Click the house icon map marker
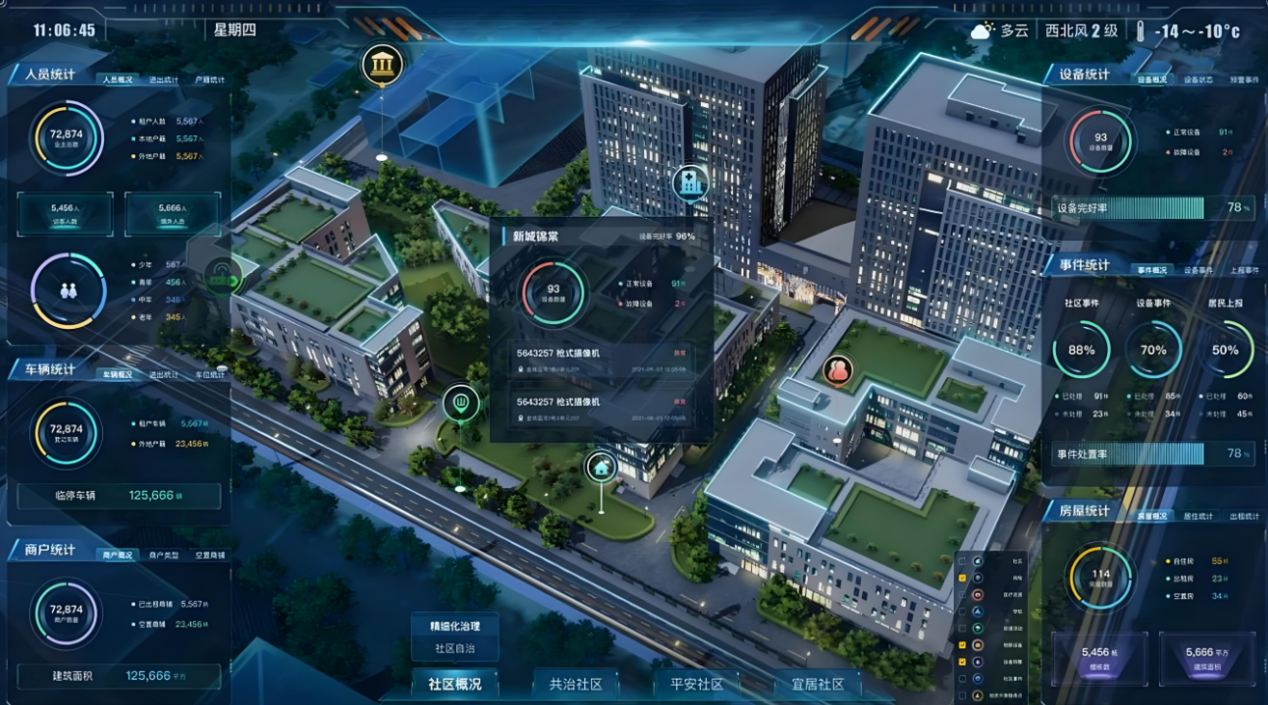The height and width of the screenshot is (705, 1268). pos(601,466)
